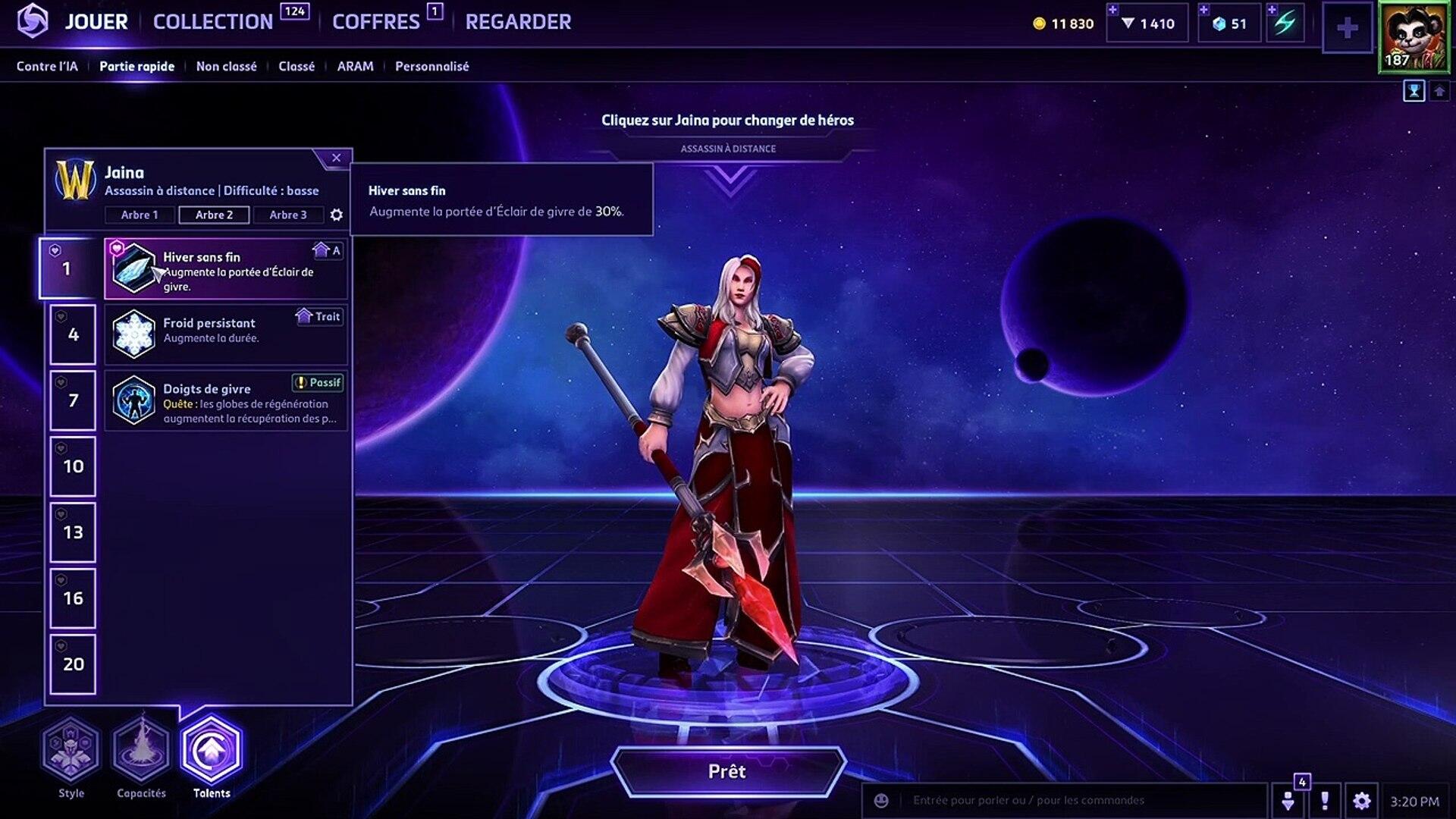The width and height of the screenshot is (1456, 819).
Task: Select the Doigts de givre talent
Action: pos(226,400)
